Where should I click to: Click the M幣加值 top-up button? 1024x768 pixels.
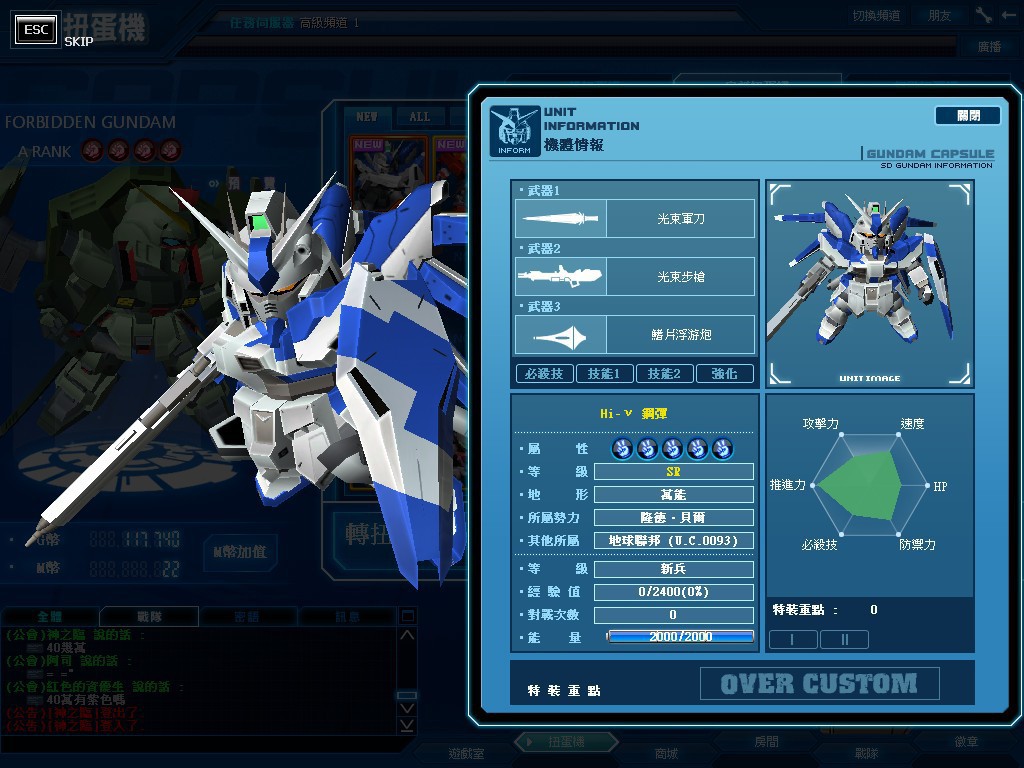(x=239, y=551)
